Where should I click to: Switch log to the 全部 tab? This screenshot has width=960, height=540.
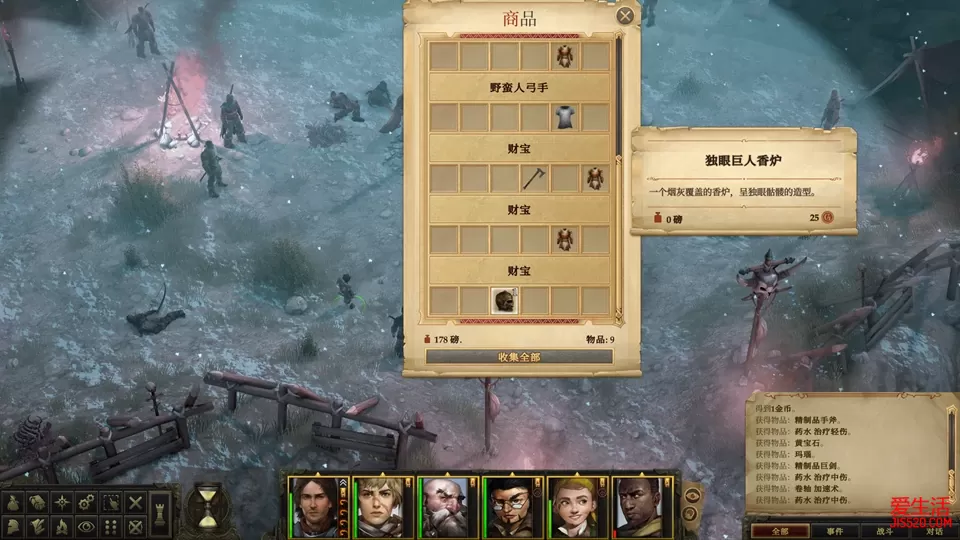[781, 531]
